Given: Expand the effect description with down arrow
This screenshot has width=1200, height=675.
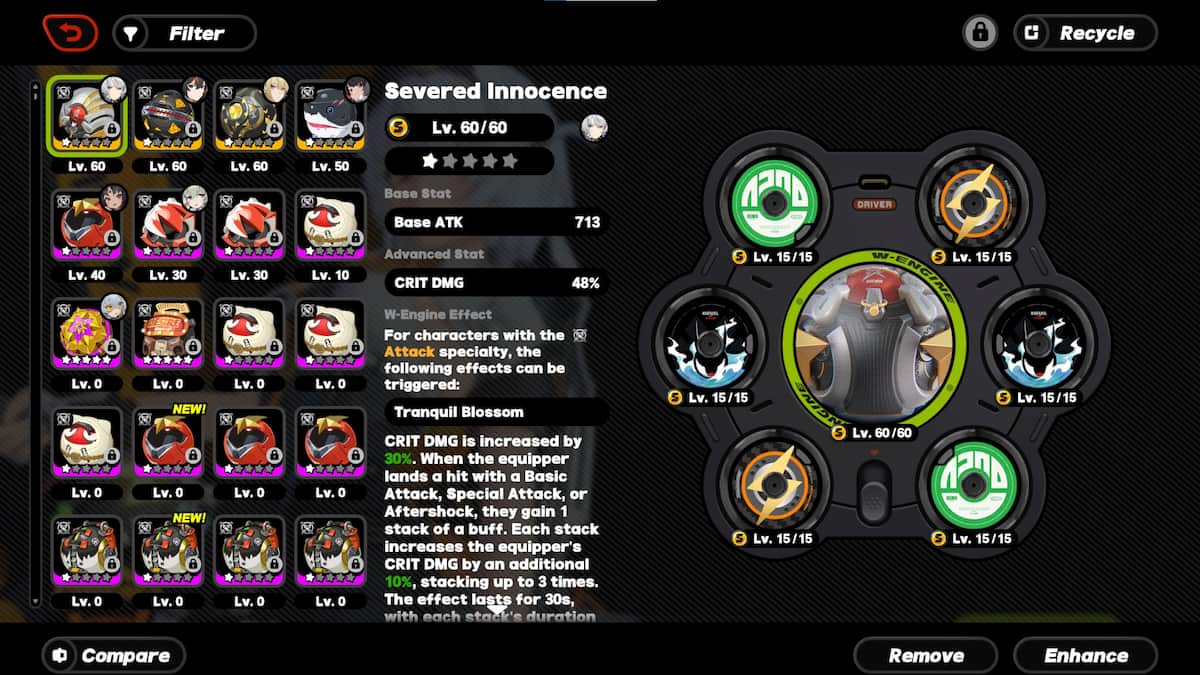Looking at the screenshot, I should [x=497, y=609].
